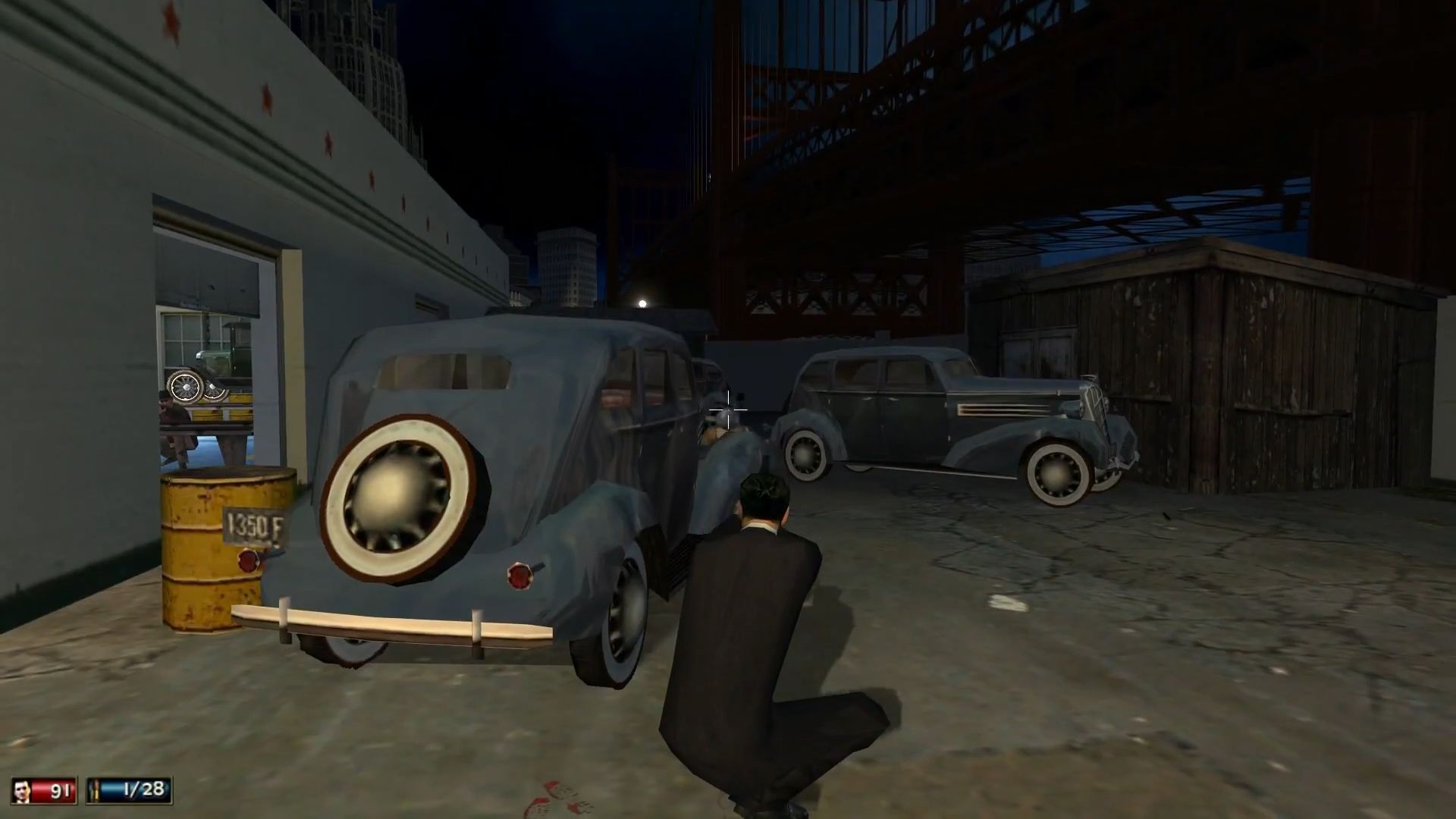Select the bullet ammo icon
The height and width of the screenshot is (819, 1456).
96,790
